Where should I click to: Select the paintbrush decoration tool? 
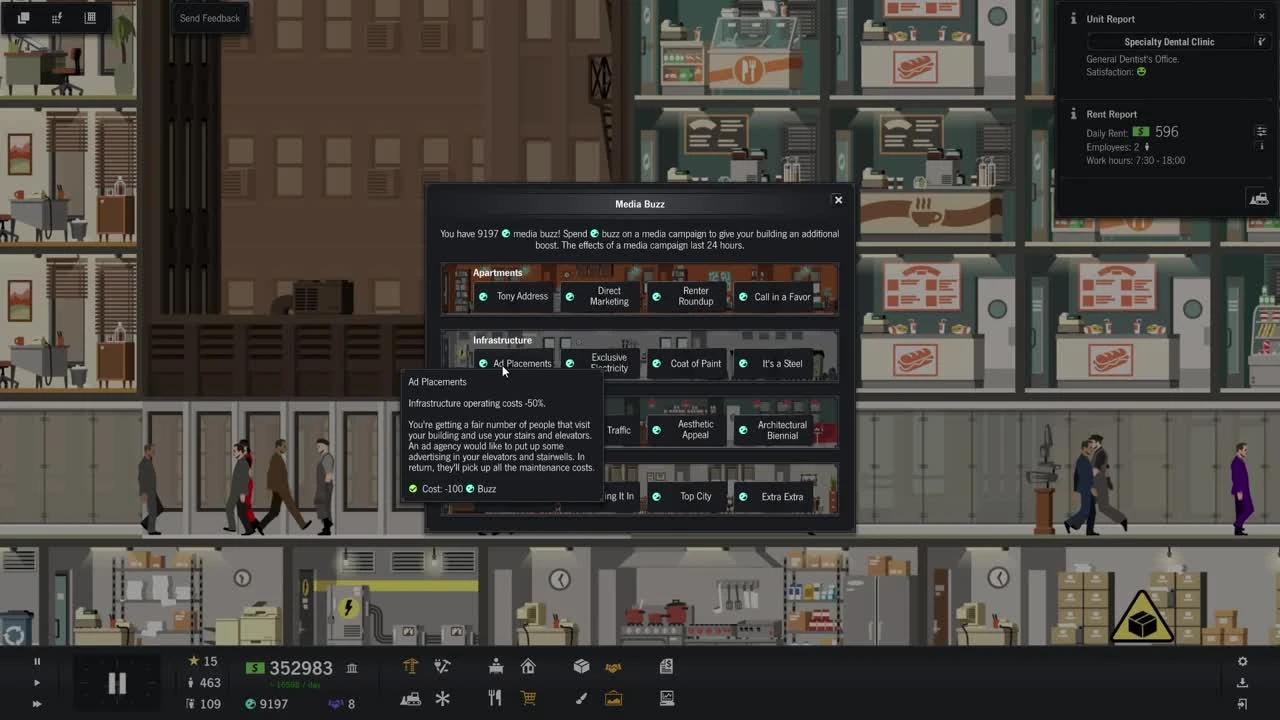click(x=581, y=699)
